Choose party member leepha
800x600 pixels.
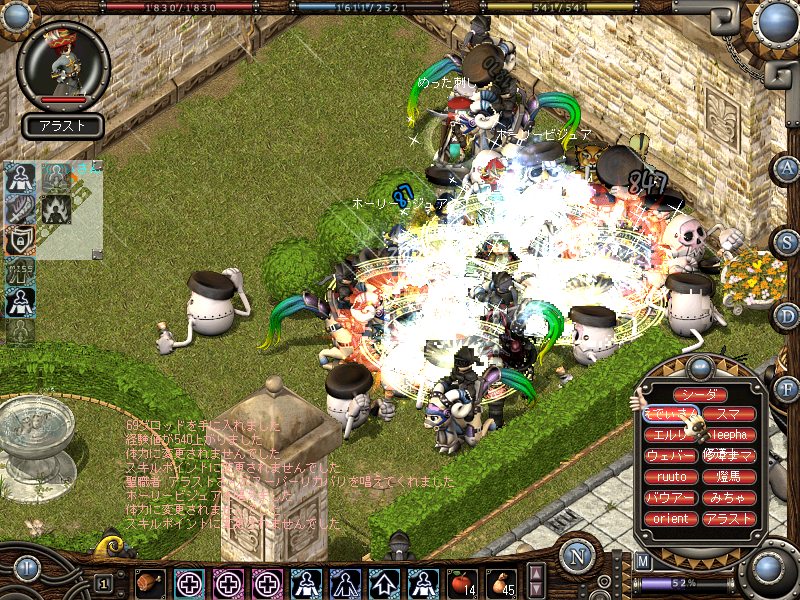[728, 435]
